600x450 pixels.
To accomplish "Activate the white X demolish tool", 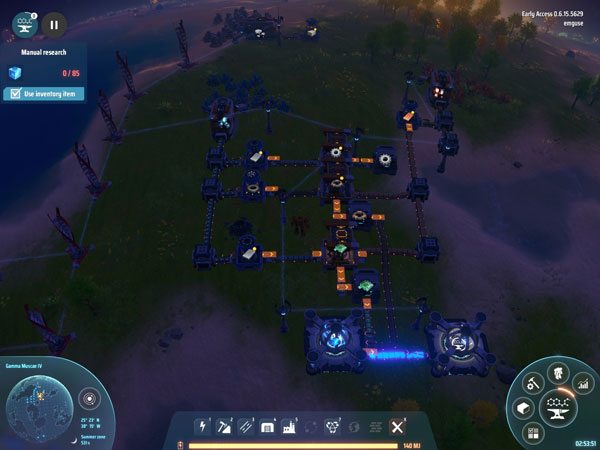I will (396, 426).
